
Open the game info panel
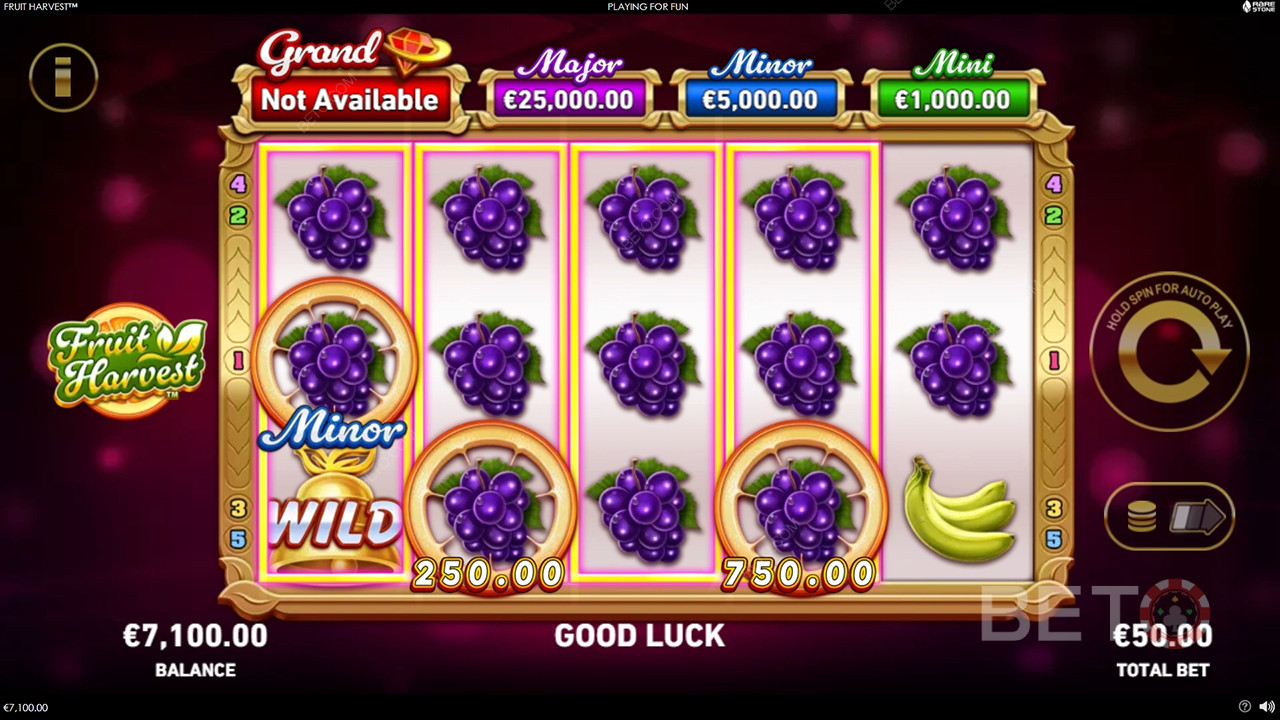[63, 77]
